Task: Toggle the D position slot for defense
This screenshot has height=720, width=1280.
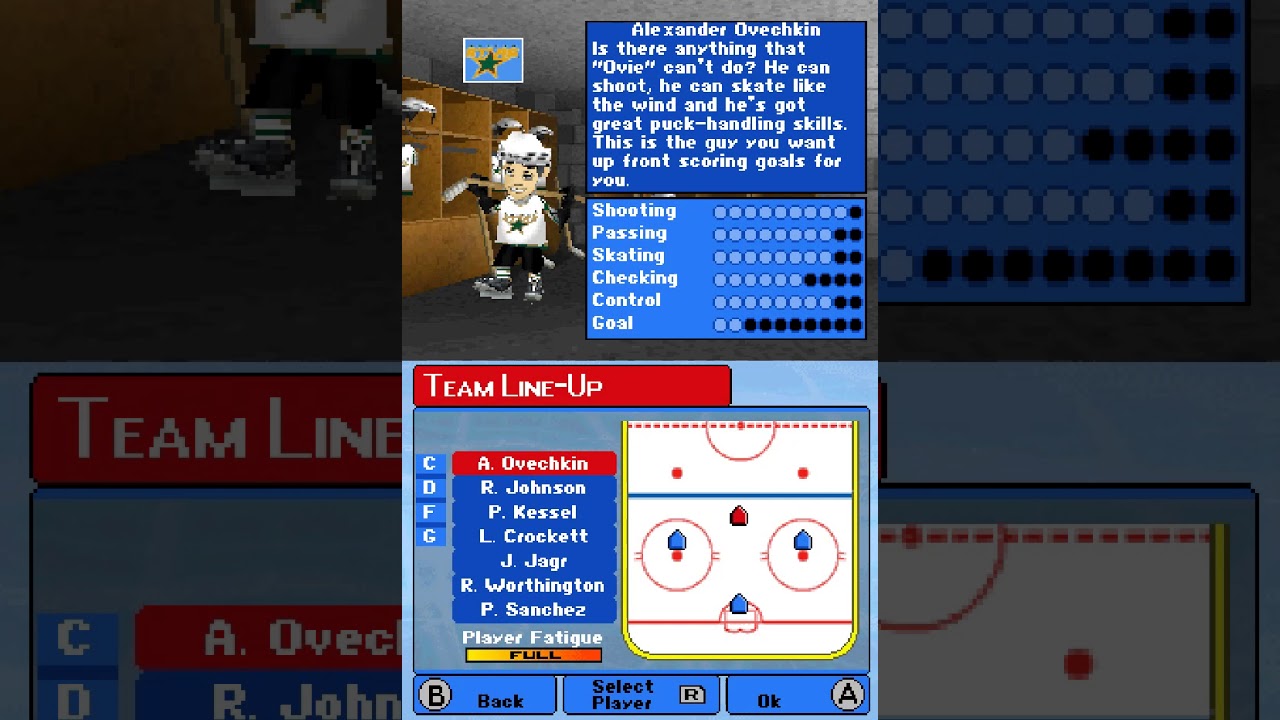Action: click(428, 488)
